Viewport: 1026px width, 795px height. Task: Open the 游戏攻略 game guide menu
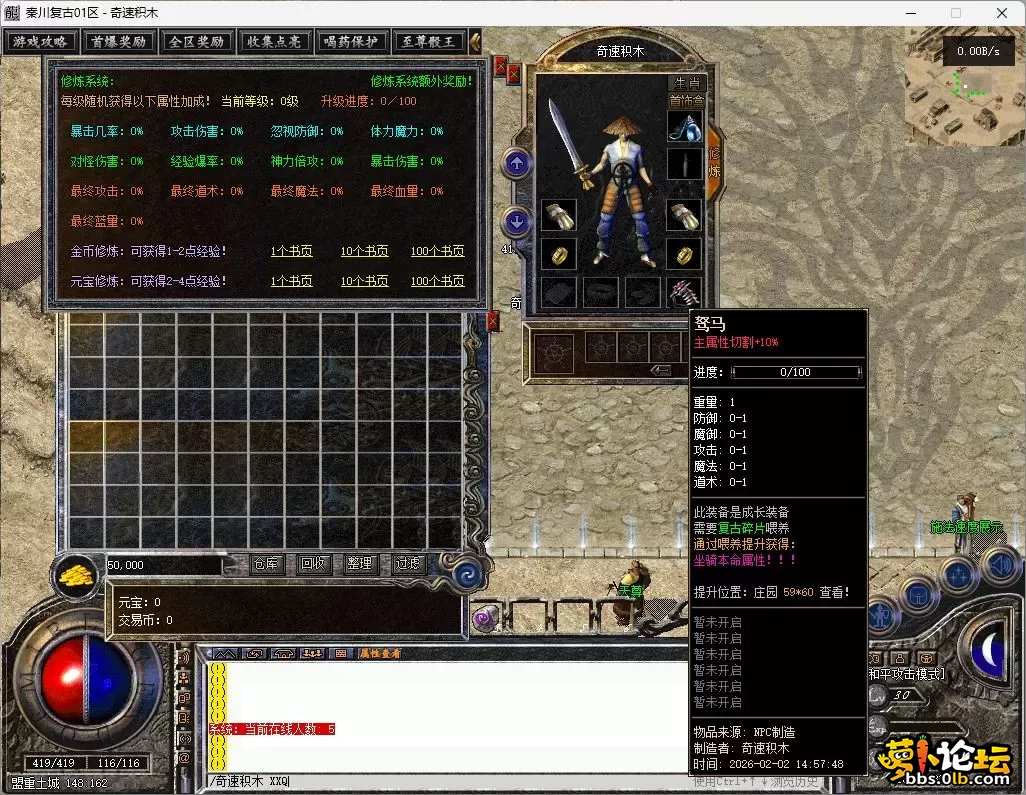[40, 42]
